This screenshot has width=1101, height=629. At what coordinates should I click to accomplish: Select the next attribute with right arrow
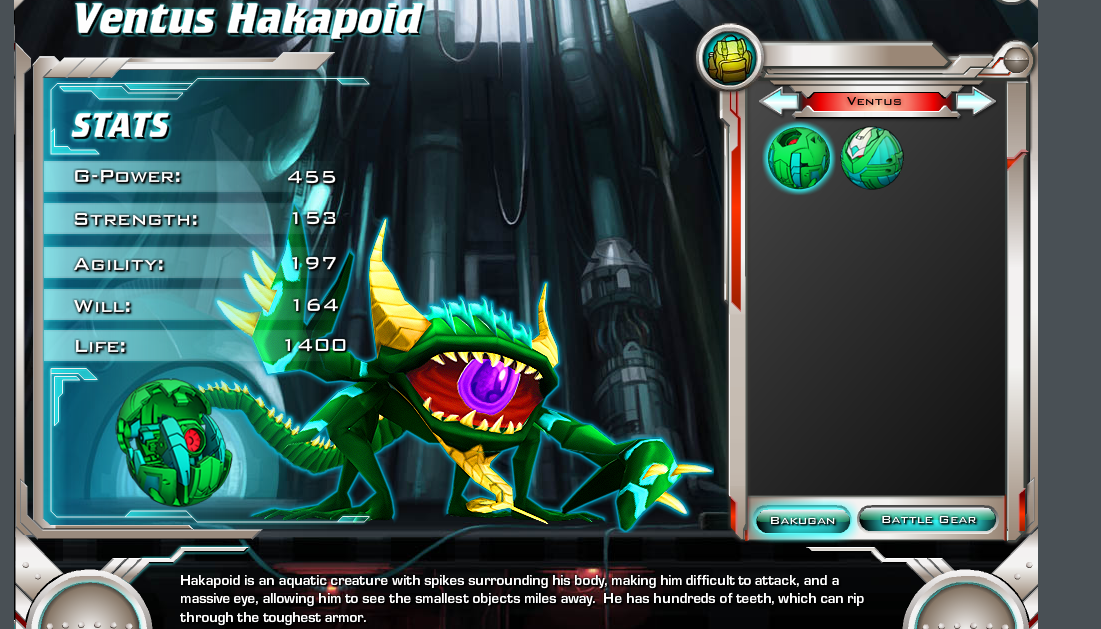975,101
